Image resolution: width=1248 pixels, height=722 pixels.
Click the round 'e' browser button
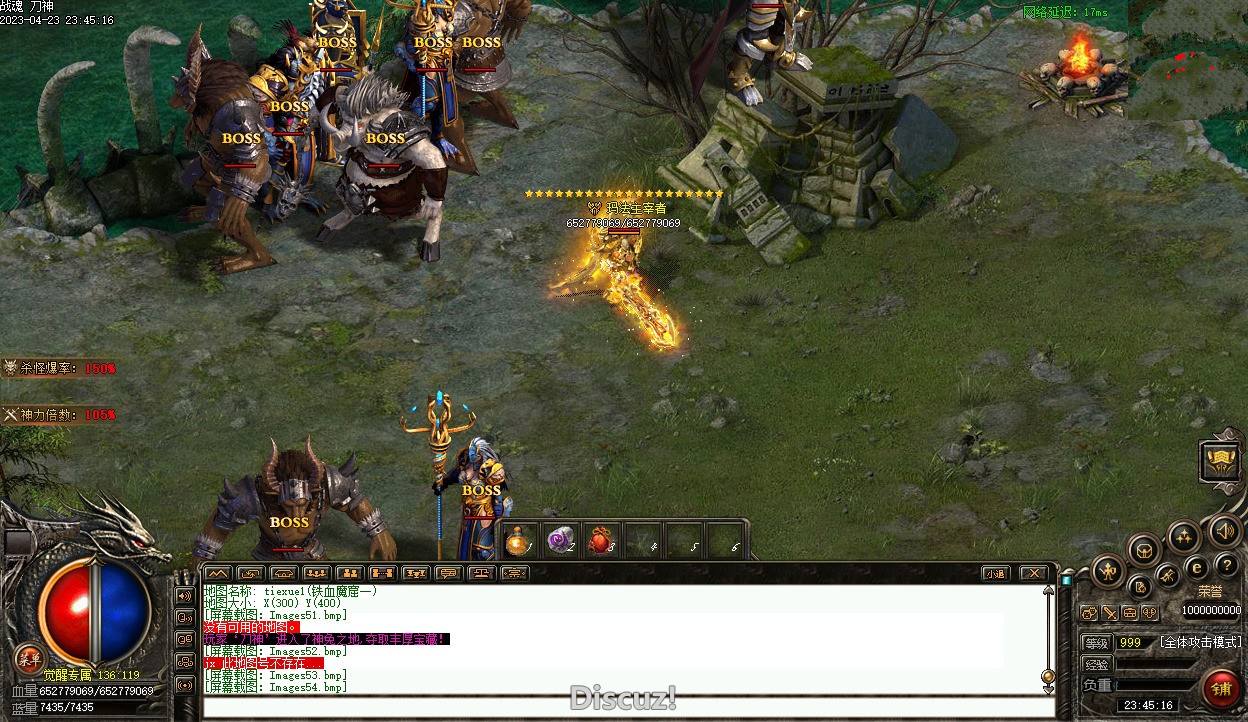point(1196,567)
